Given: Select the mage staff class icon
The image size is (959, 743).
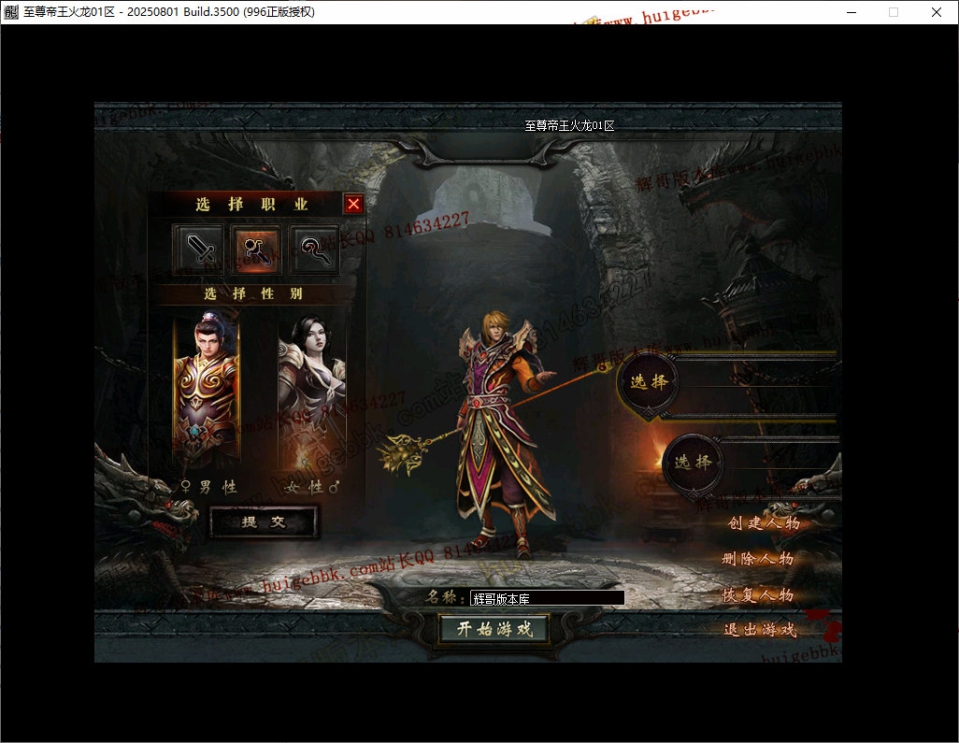Looking at the screenshot, I should [x=256, y=249].
